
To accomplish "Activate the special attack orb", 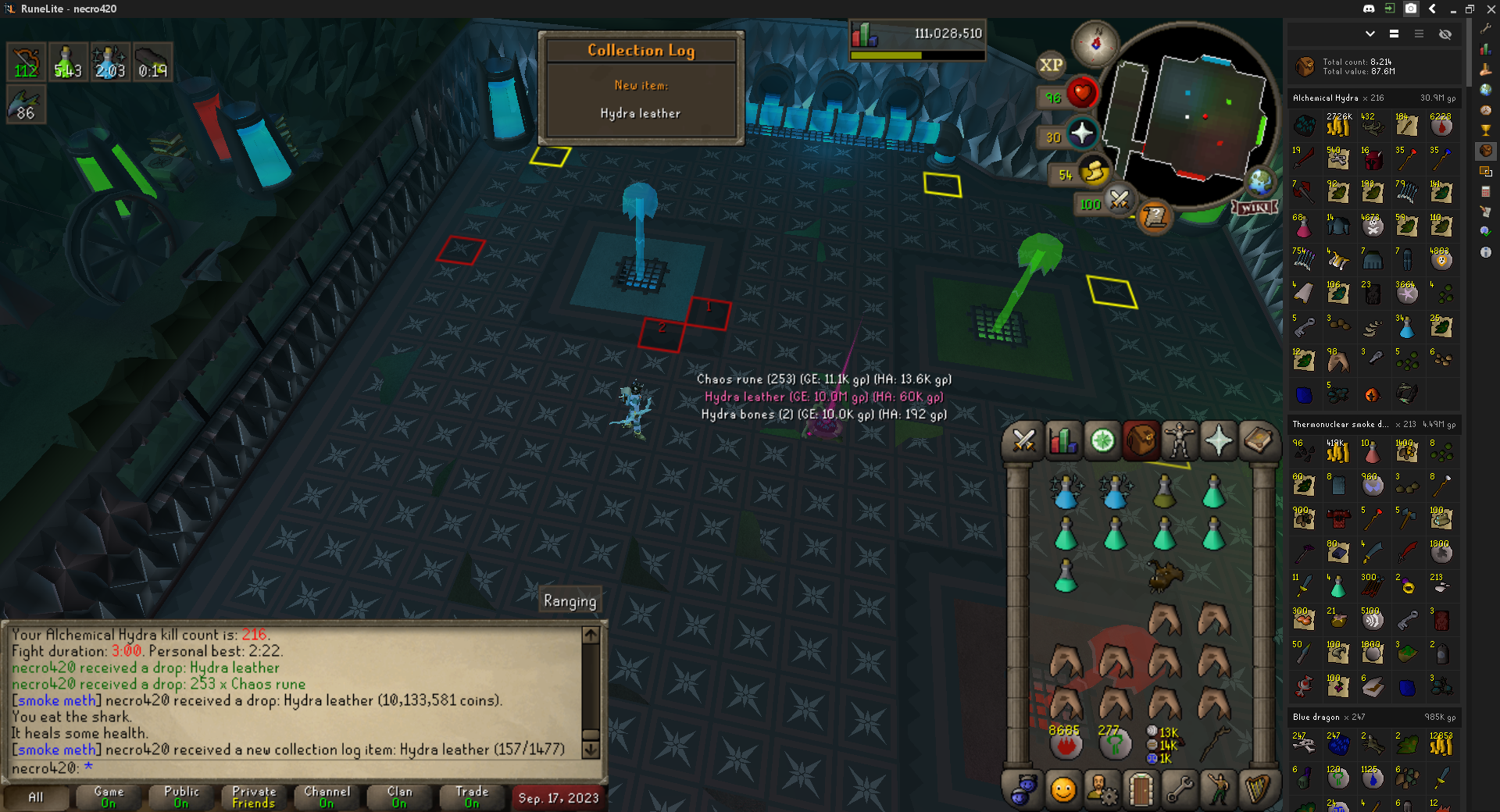I will point(1119,201).
